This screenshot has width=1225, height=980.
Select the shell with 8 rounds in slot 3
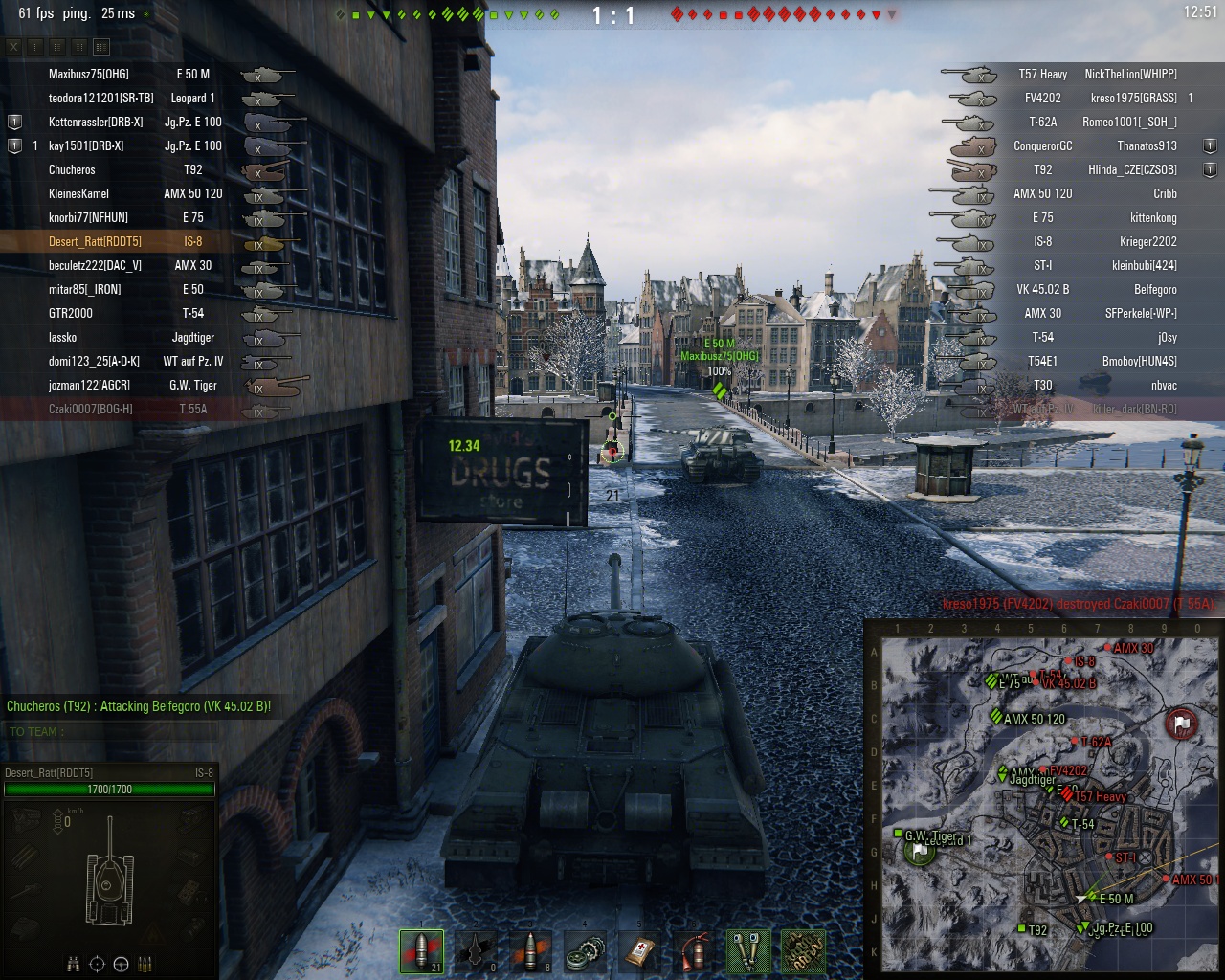pos(530,951)
